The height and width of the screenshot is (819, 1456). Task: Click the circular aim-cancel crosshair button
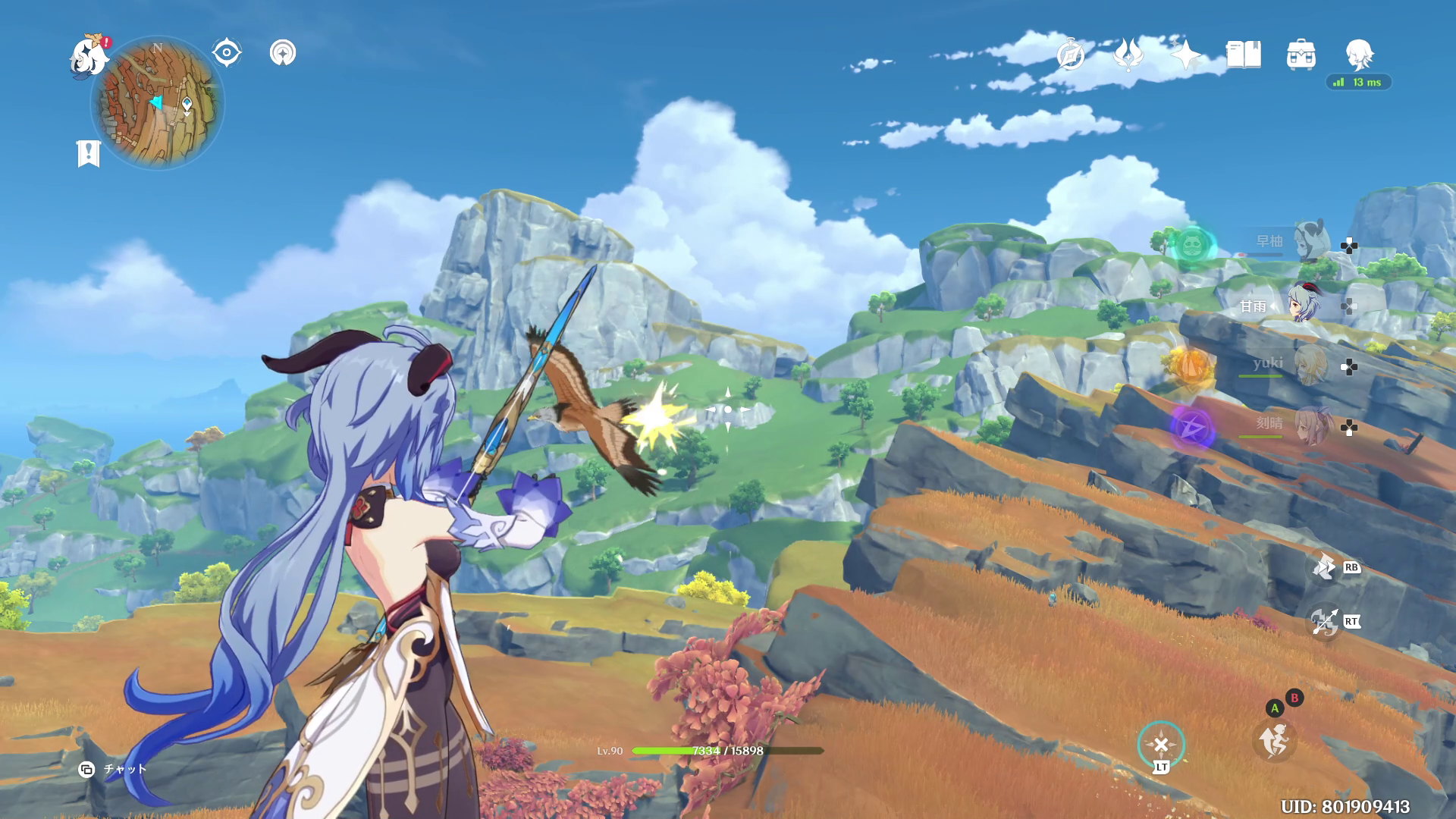tap(1161, 745)
